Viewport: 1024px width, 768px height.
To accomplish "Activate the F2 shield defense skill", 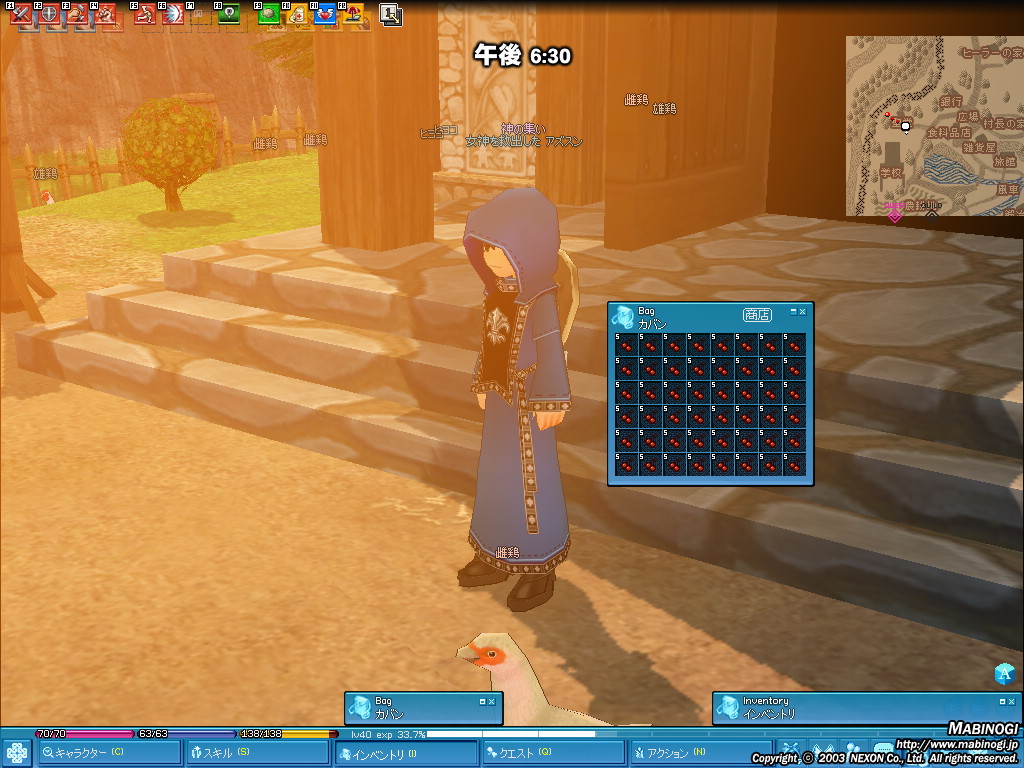I will 48,15.
